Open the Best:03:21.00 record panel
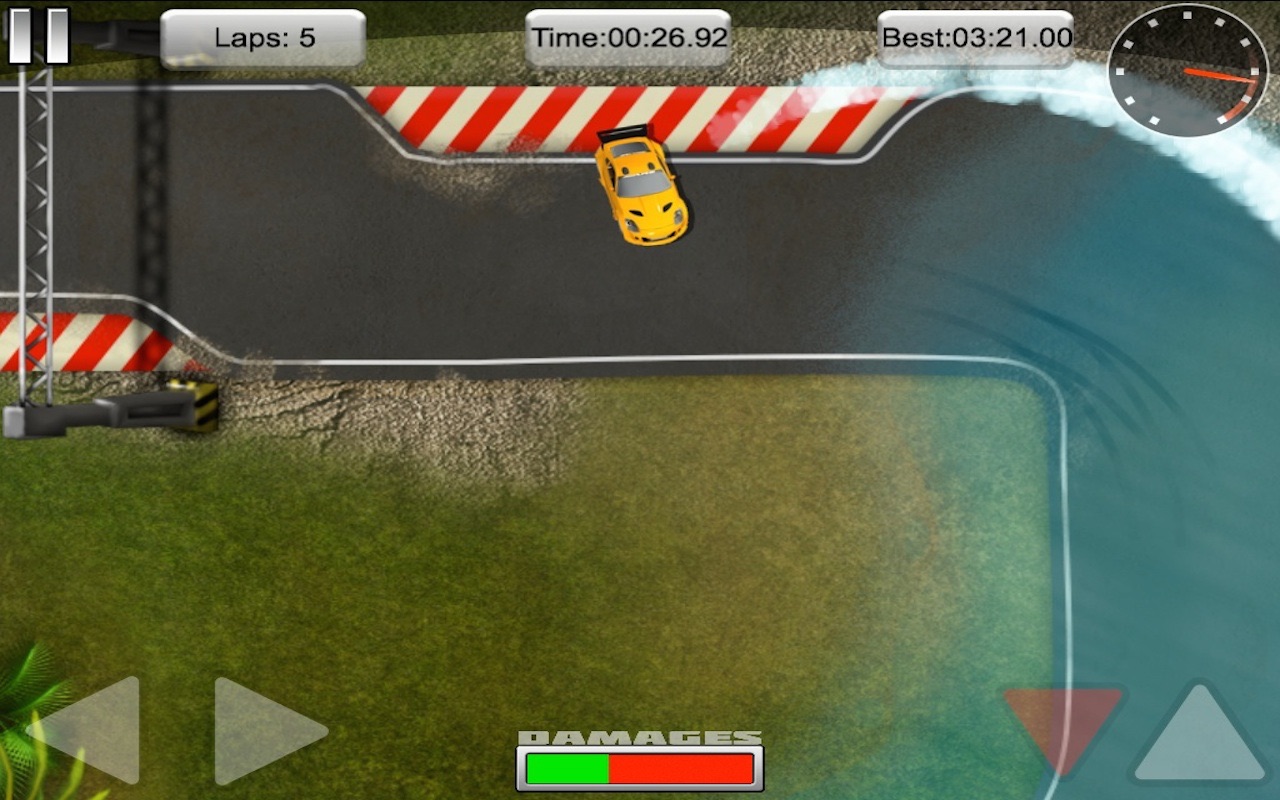The image size is (1280, 800). point(975,36)
